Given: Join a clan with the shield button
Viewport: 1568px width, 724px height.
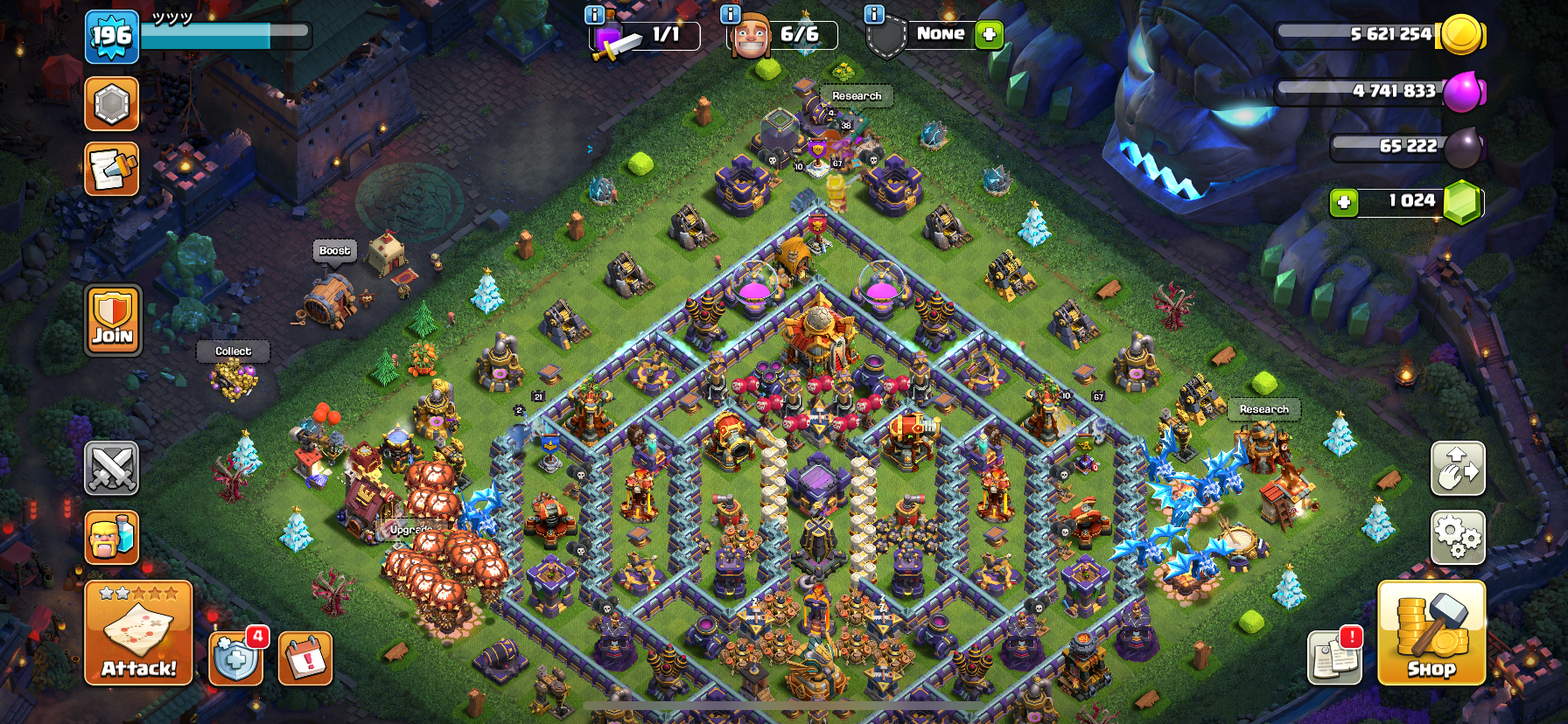Looking at the screenshot, I should [x=113, y=320].
